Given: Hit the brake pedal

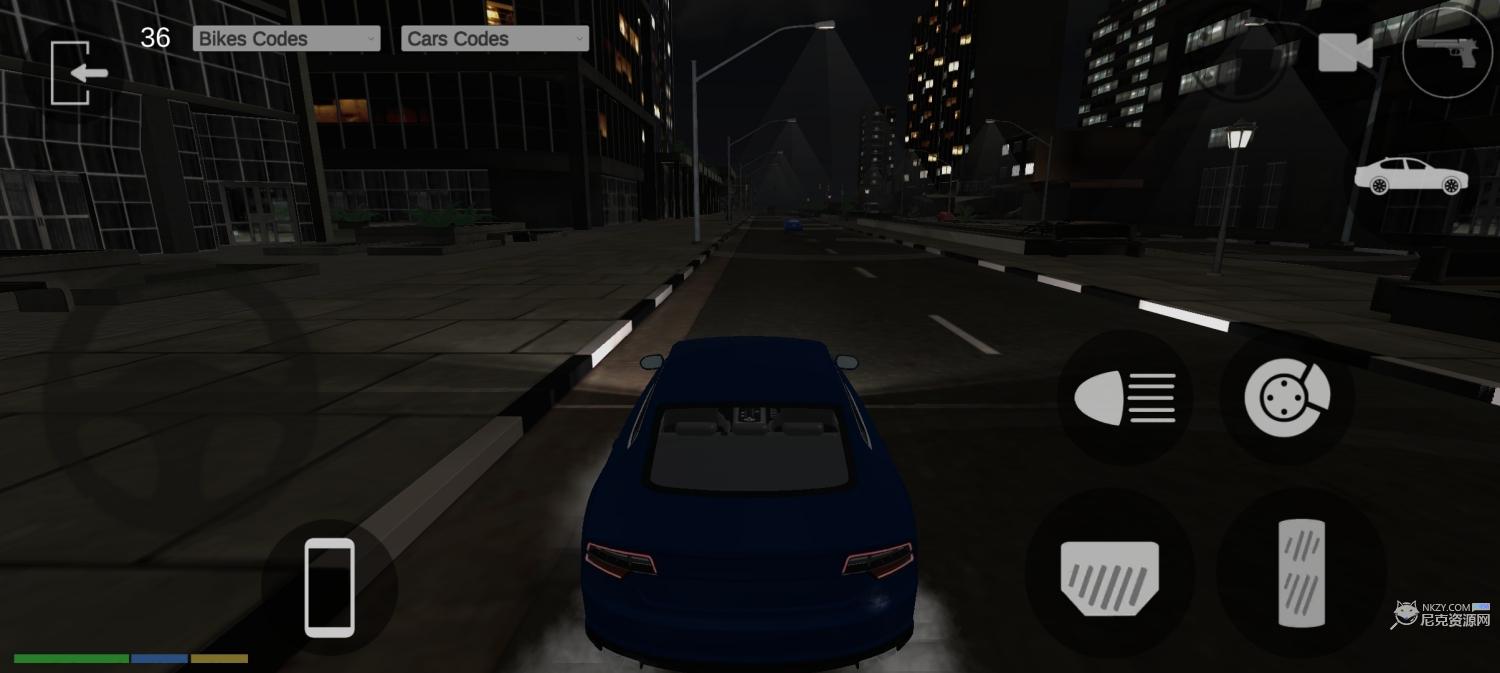Looking at the screenshot, I should 1110,577.
